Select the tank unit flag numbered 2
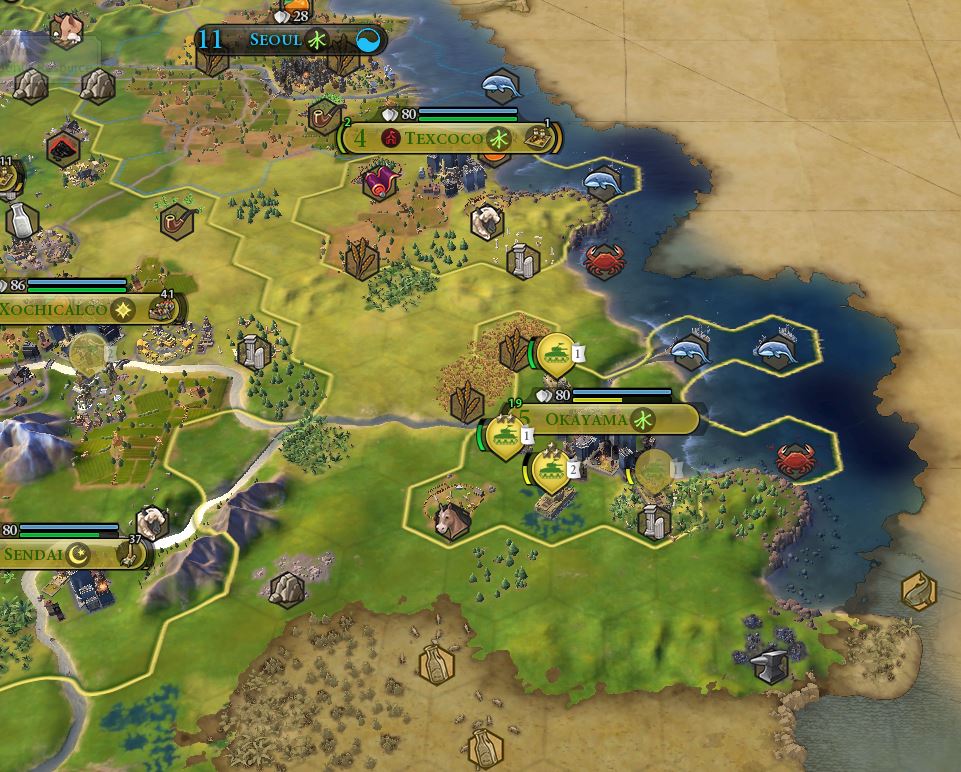This screenshot has width=961, height=772. point(550,469)
